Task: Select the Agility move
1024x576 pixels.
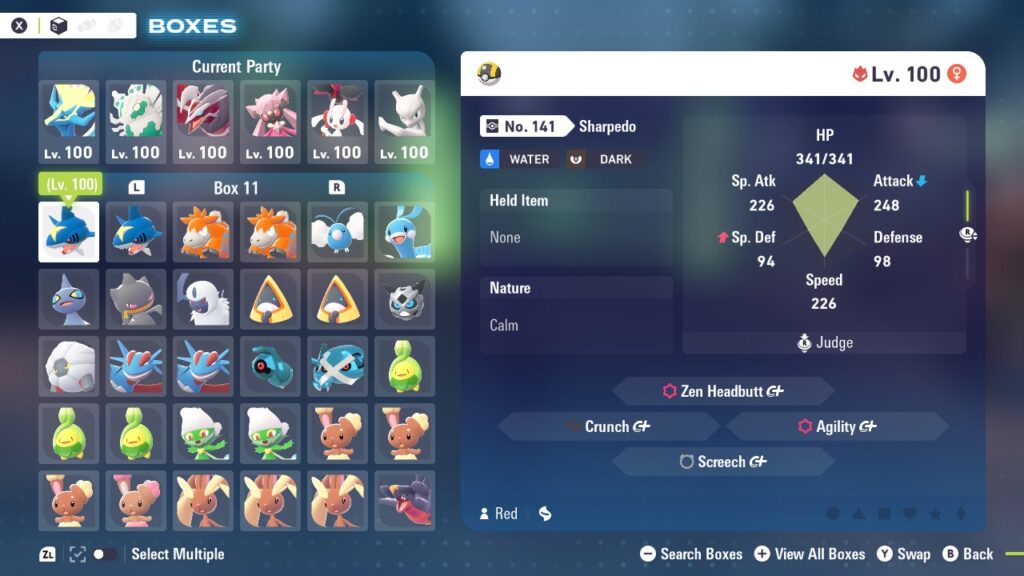Action: tap(837, 426)
